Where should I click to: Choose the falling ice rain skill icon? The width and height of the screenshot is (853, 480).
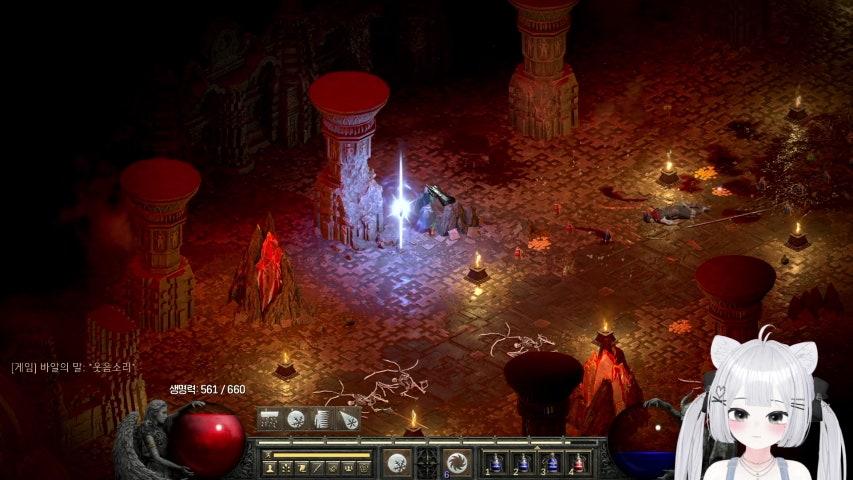270,420
